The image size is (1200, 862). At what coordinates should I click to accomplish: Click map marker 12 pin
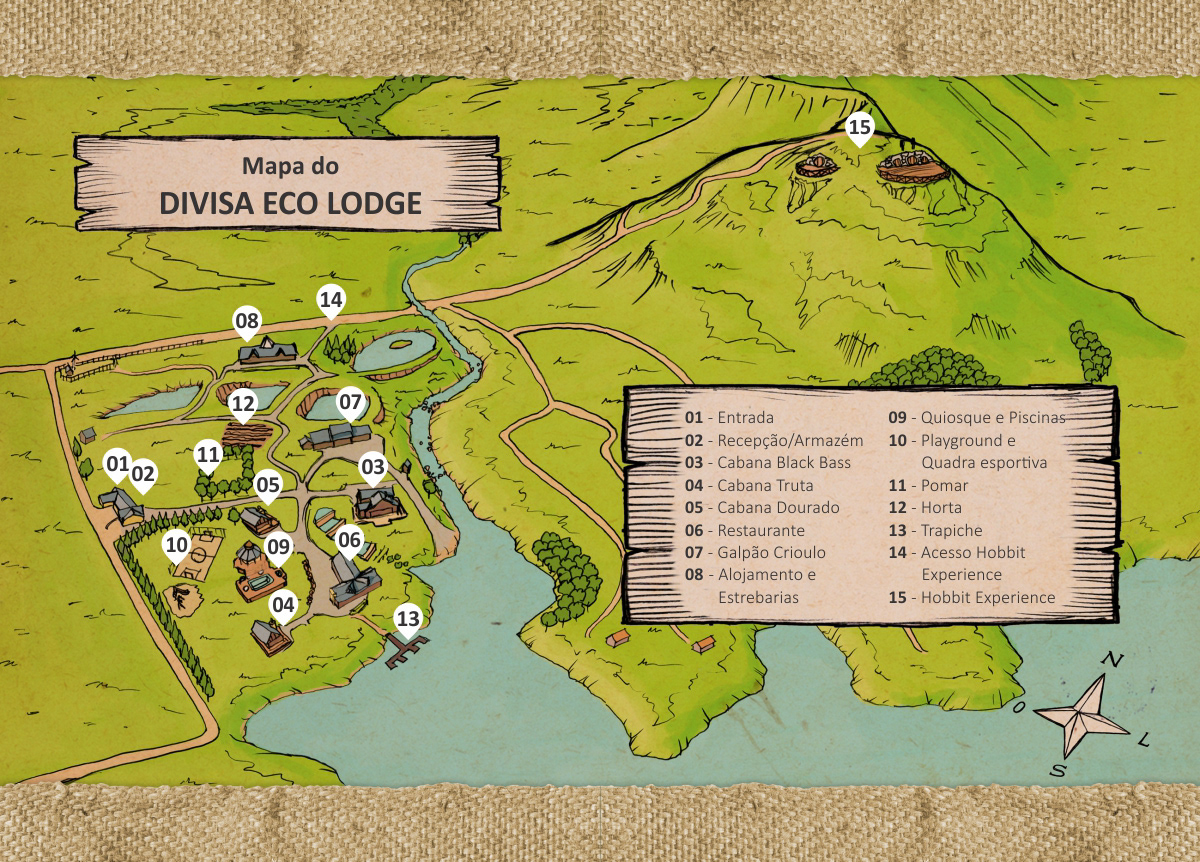[x=242, y=404]
